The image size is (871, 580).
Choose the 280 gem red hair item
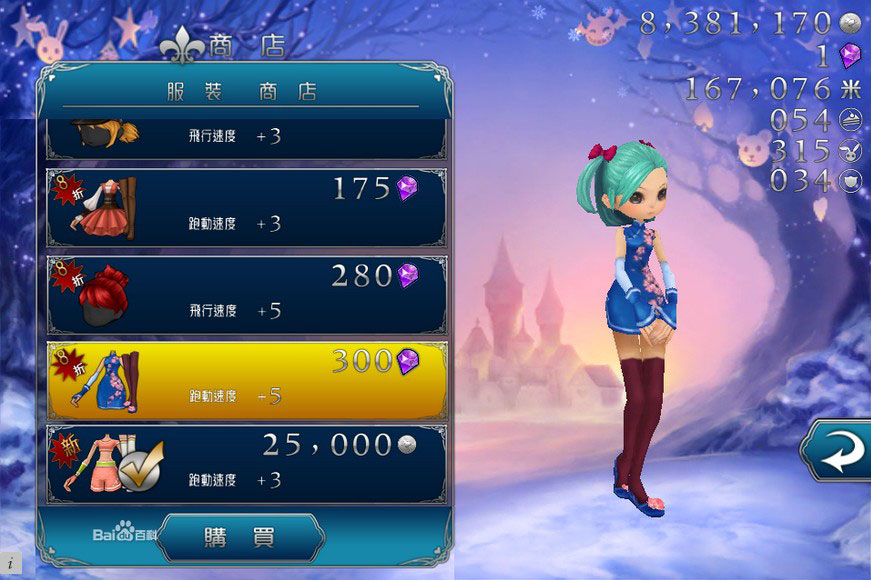(246, 295)
